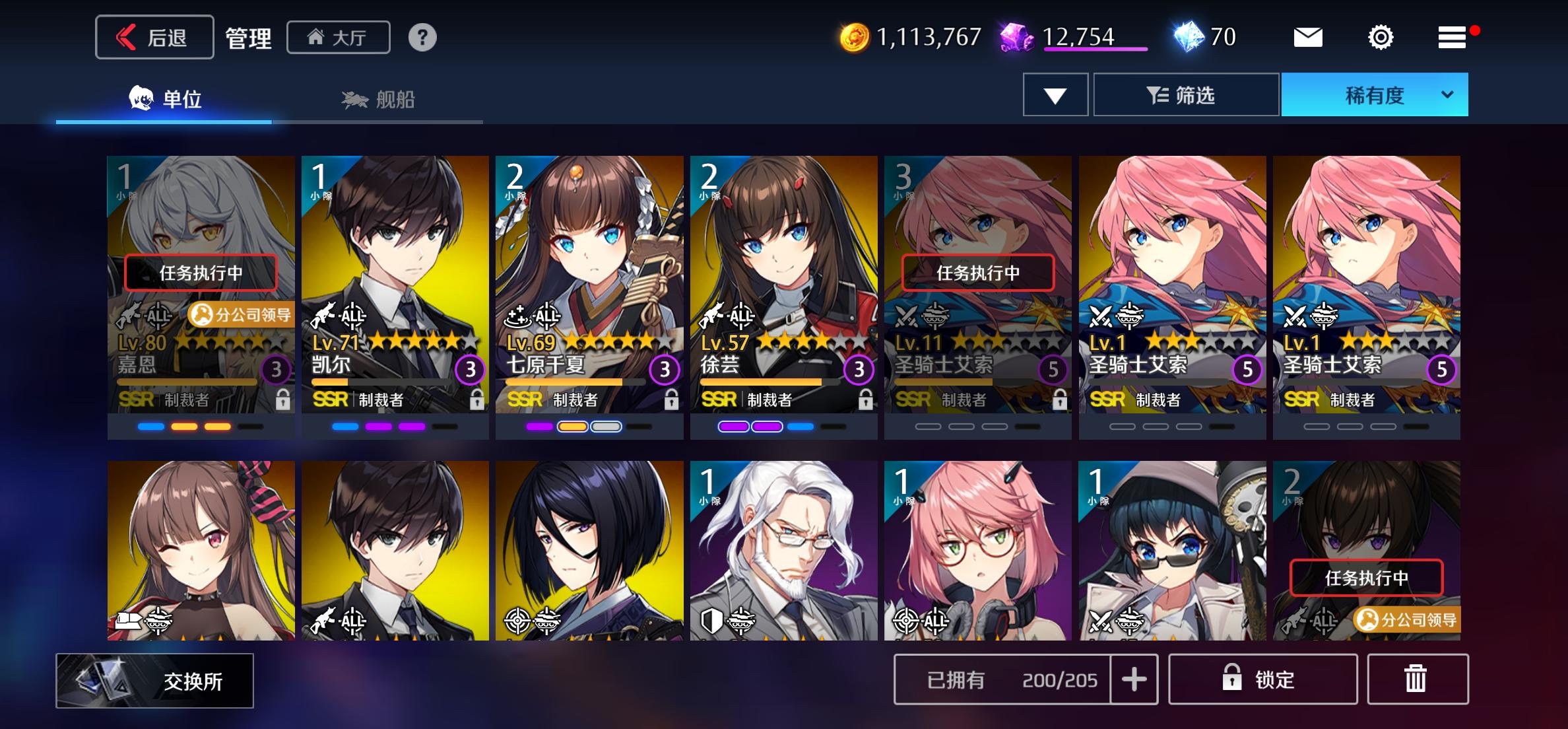The width and height of the screenshot is (1568, 729).
Task: Click the gold coin currency icon
Action: coord(856,38)
